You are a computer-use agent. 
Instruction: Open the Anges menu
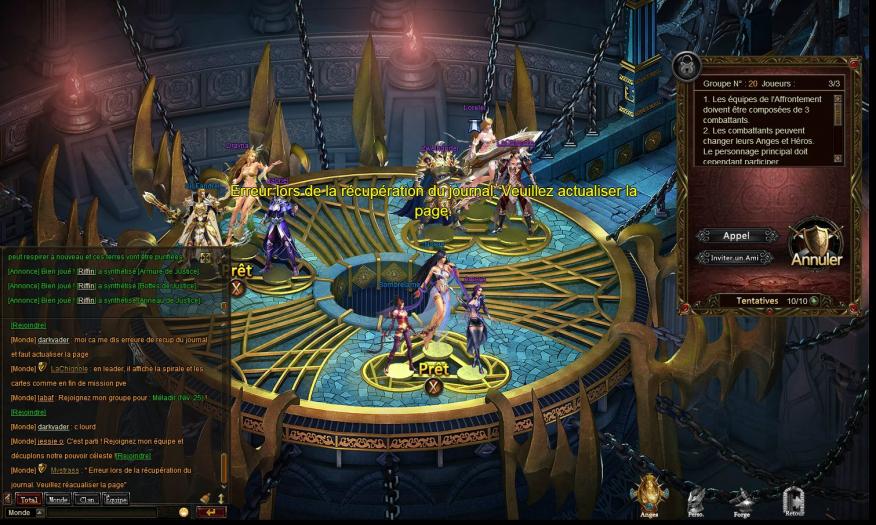(x=649, y=494)
